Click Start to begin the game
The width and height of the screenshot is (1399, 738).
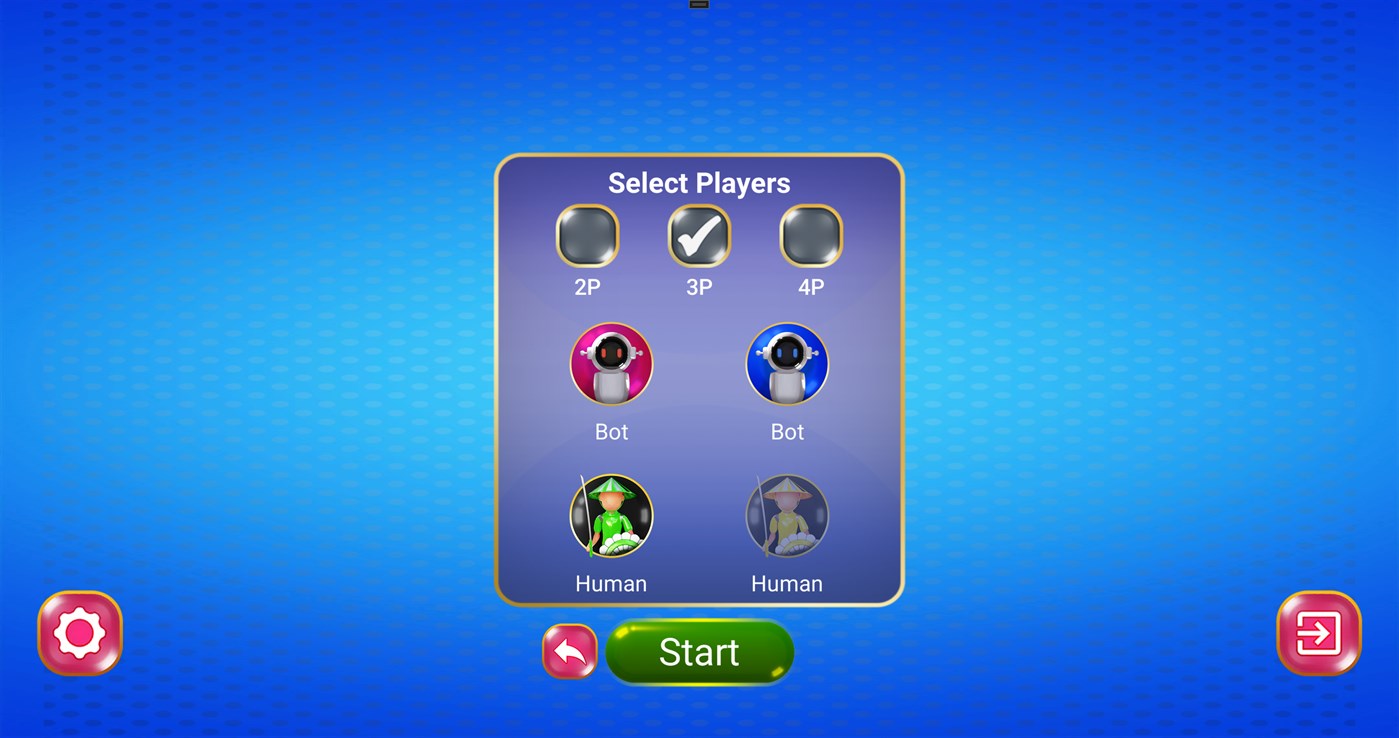[x=699, y=652]
